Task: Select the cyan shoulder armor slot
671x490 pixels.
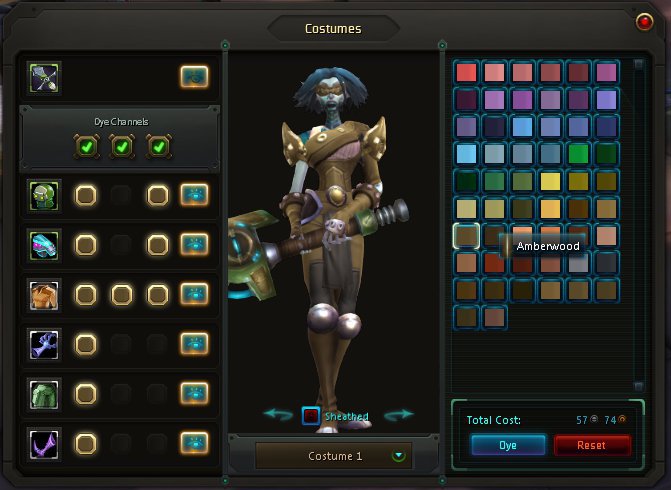Action: (45, 244)
